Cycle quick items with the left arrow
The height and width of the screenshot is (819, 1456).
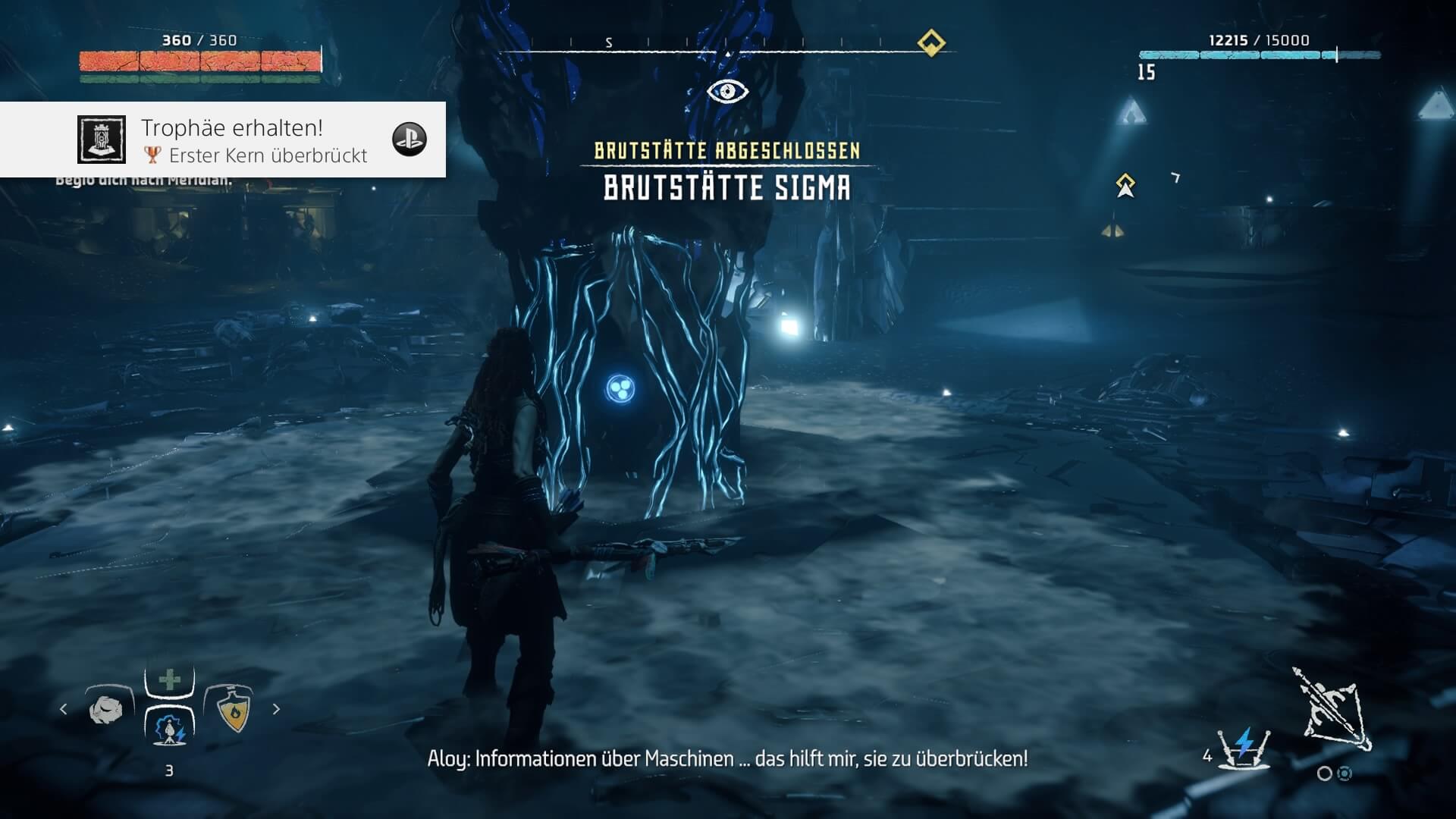[64, 709]
